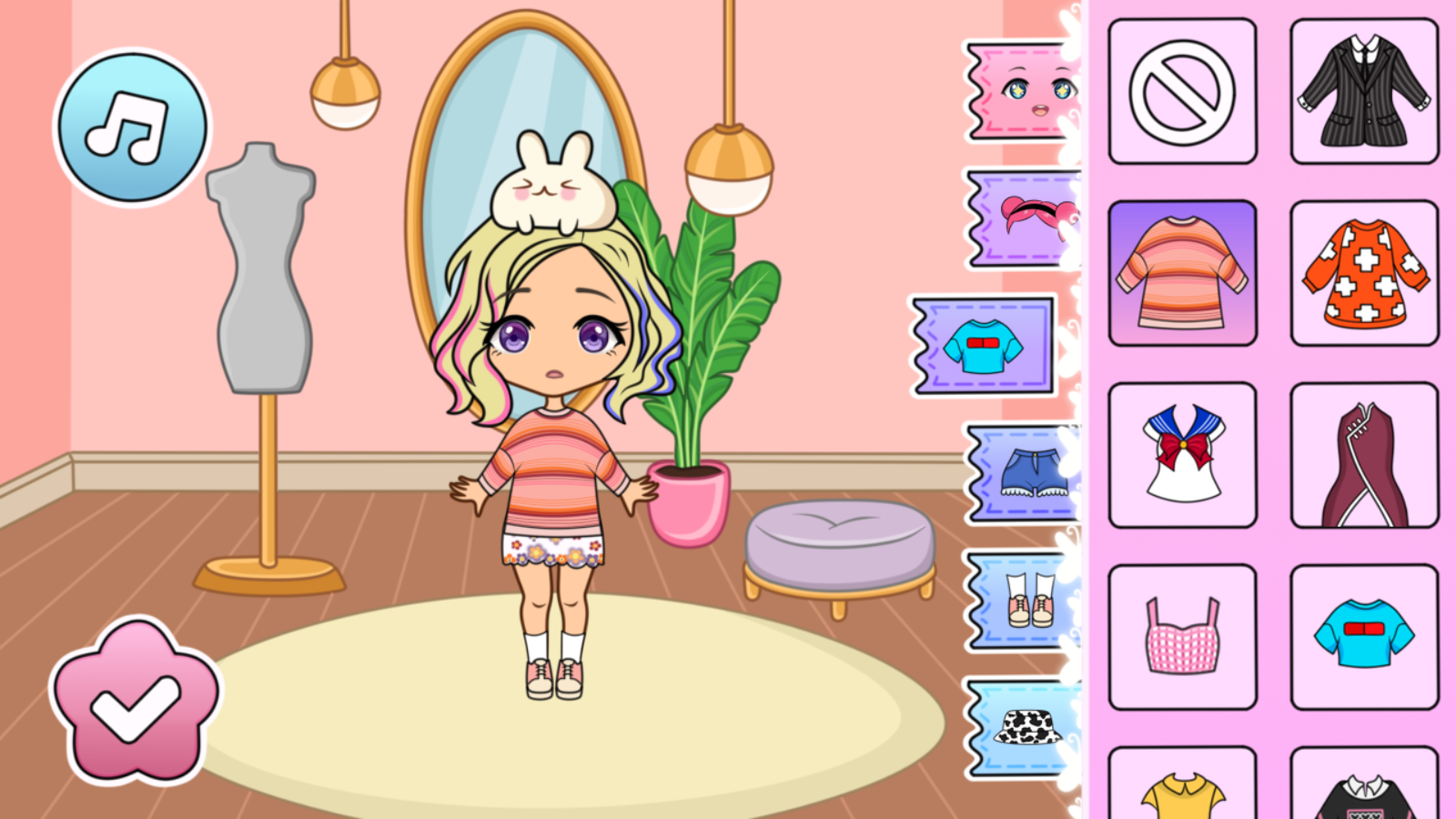Image resolution: width=1456 pixels, height=819 pixels.
Task: Open the mouth category tab
Action: click(1019, 218)
